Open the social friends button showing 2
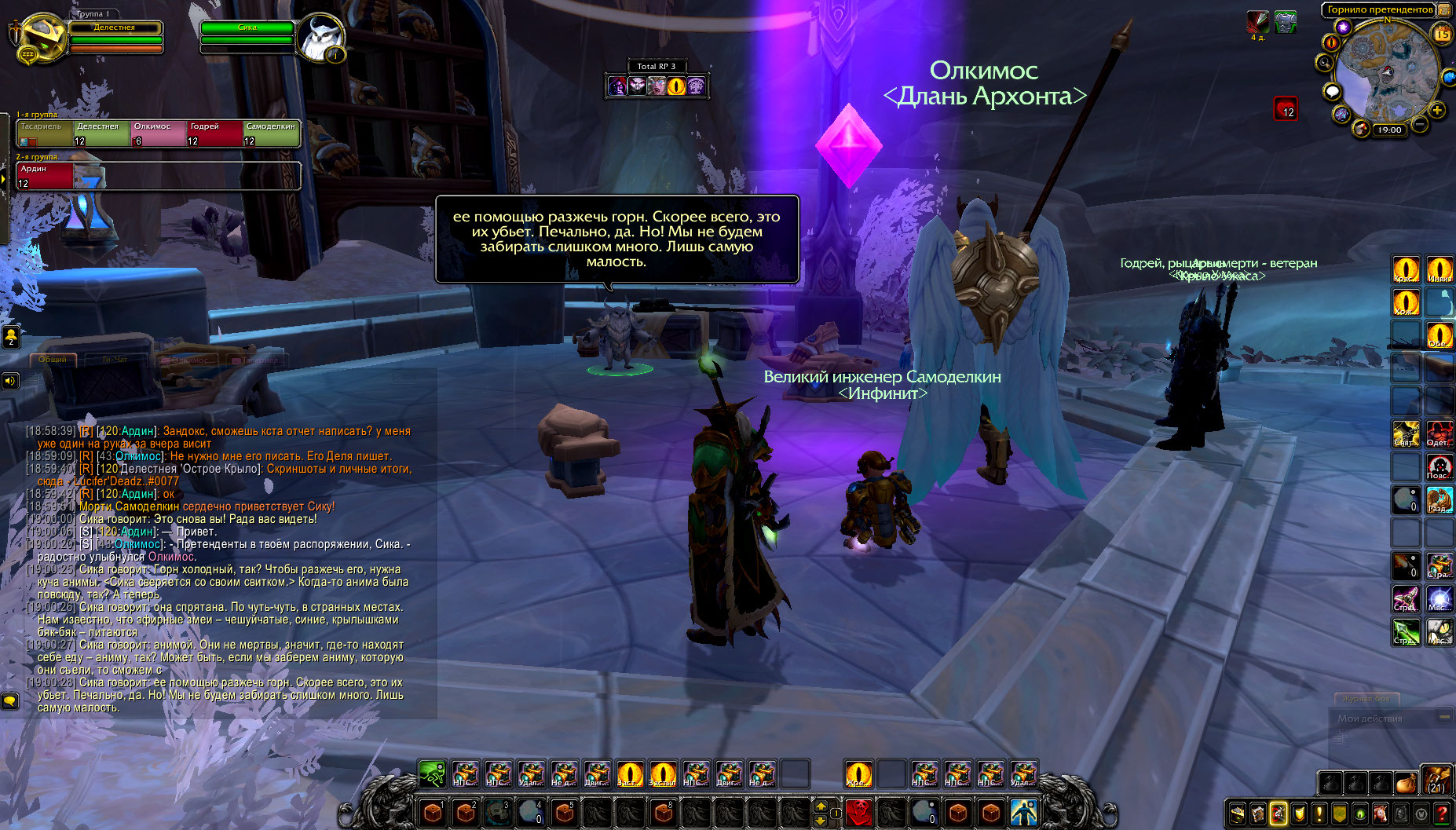This screenshot has height=830, width=1456. (11, 337)
